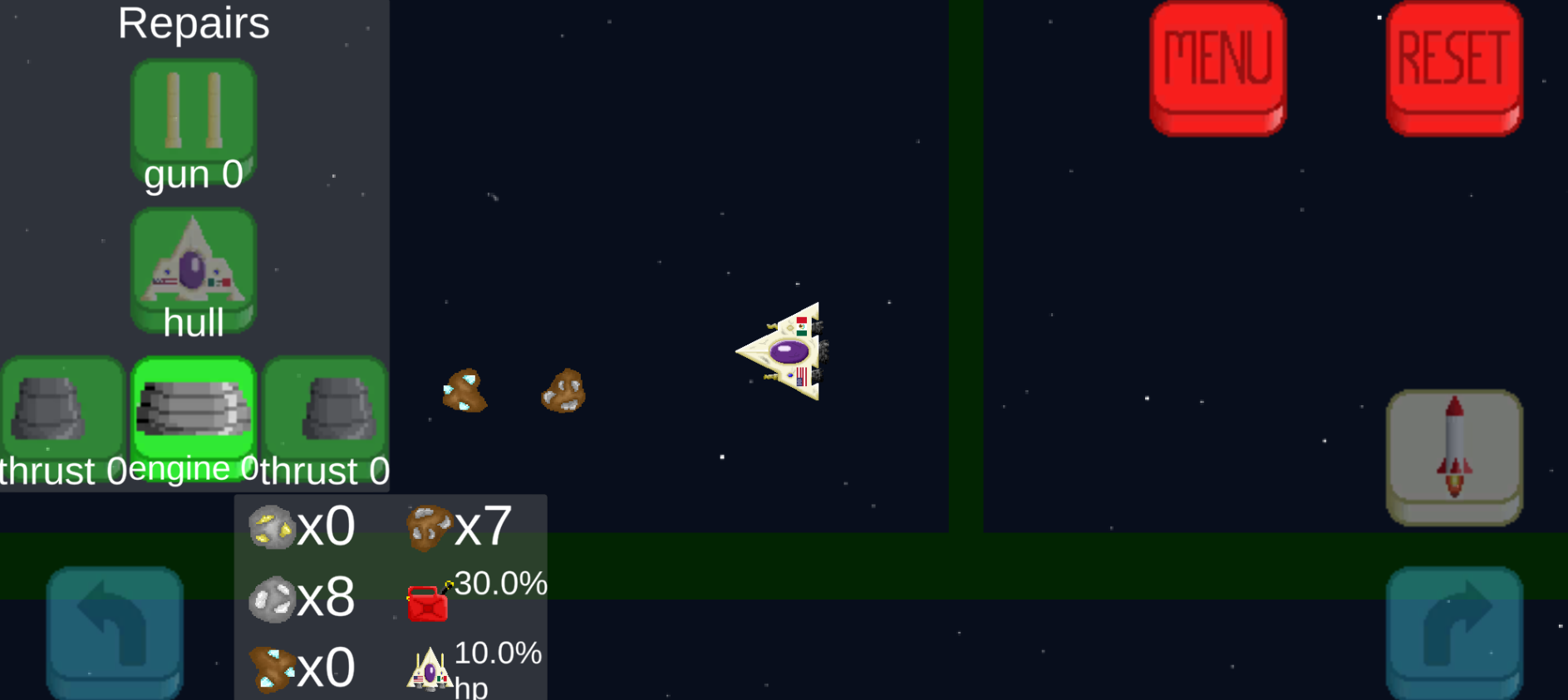Click the Repairs panel title
Screen dimensions: 1568x700
(193, 23)
